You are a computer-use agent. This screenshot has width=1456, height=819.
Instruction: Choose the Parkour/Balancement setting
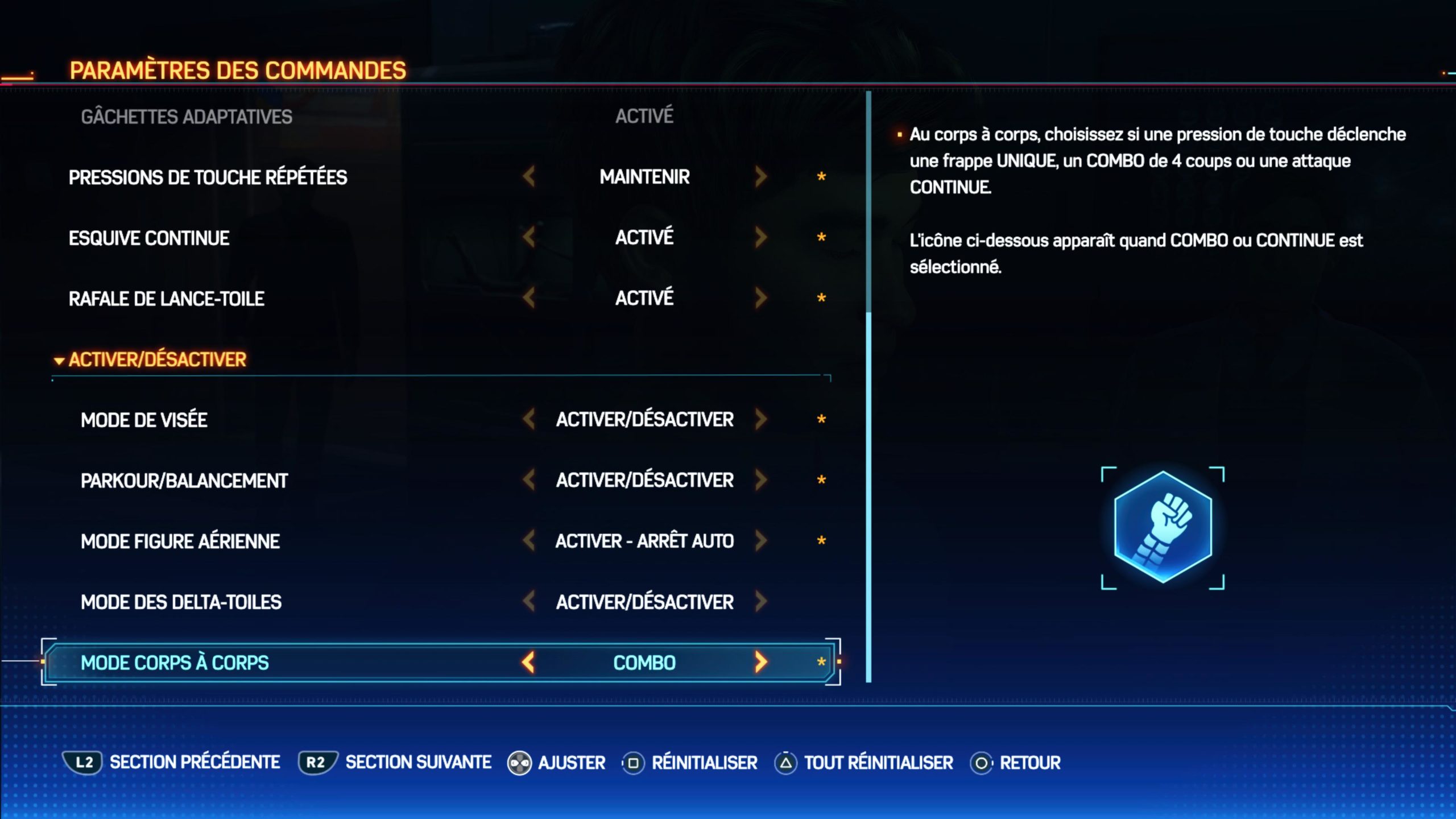184,481
